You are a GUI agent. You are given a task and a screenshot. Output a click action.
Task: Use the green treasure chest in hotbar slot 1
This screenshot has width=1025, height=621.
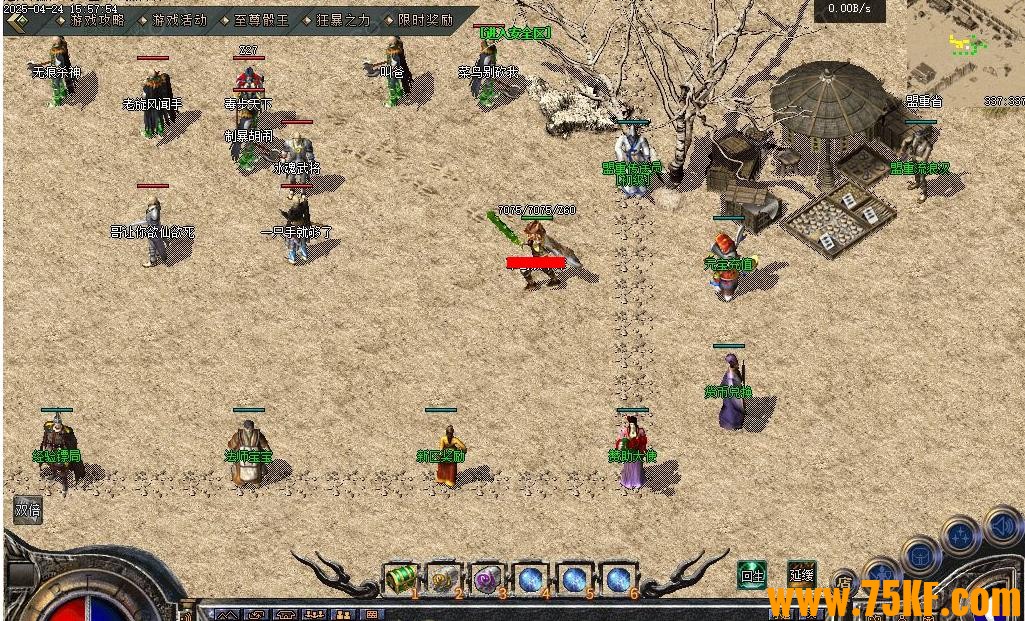point(400,578)
